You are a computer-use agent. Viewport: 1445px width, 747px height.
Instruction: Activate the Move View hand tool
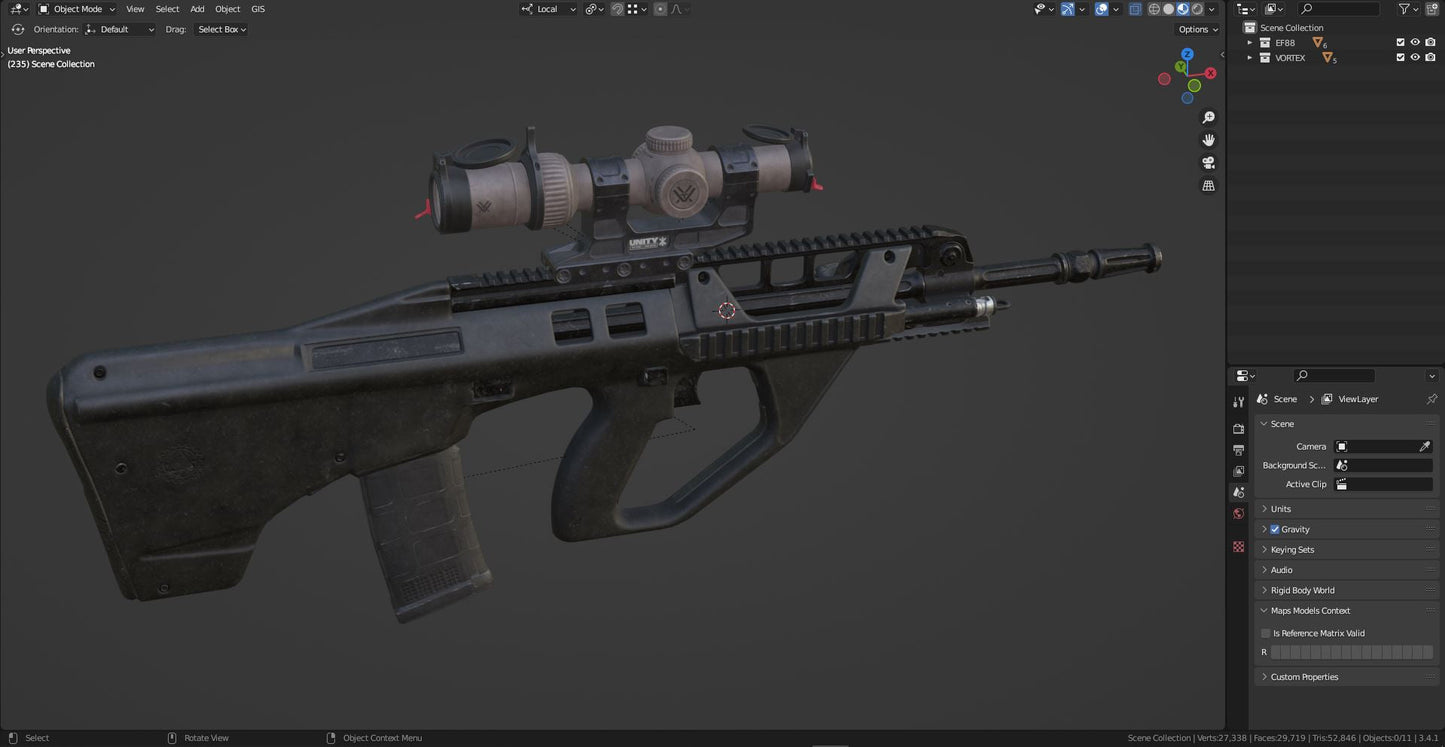[1208, 140]
